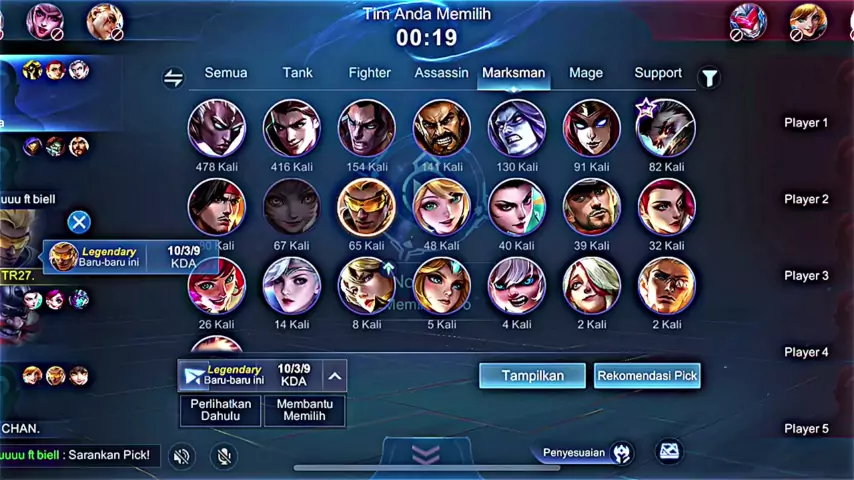The image size is (854, 480).
Task: Open the Tank role tab
Action: point(297,73)
